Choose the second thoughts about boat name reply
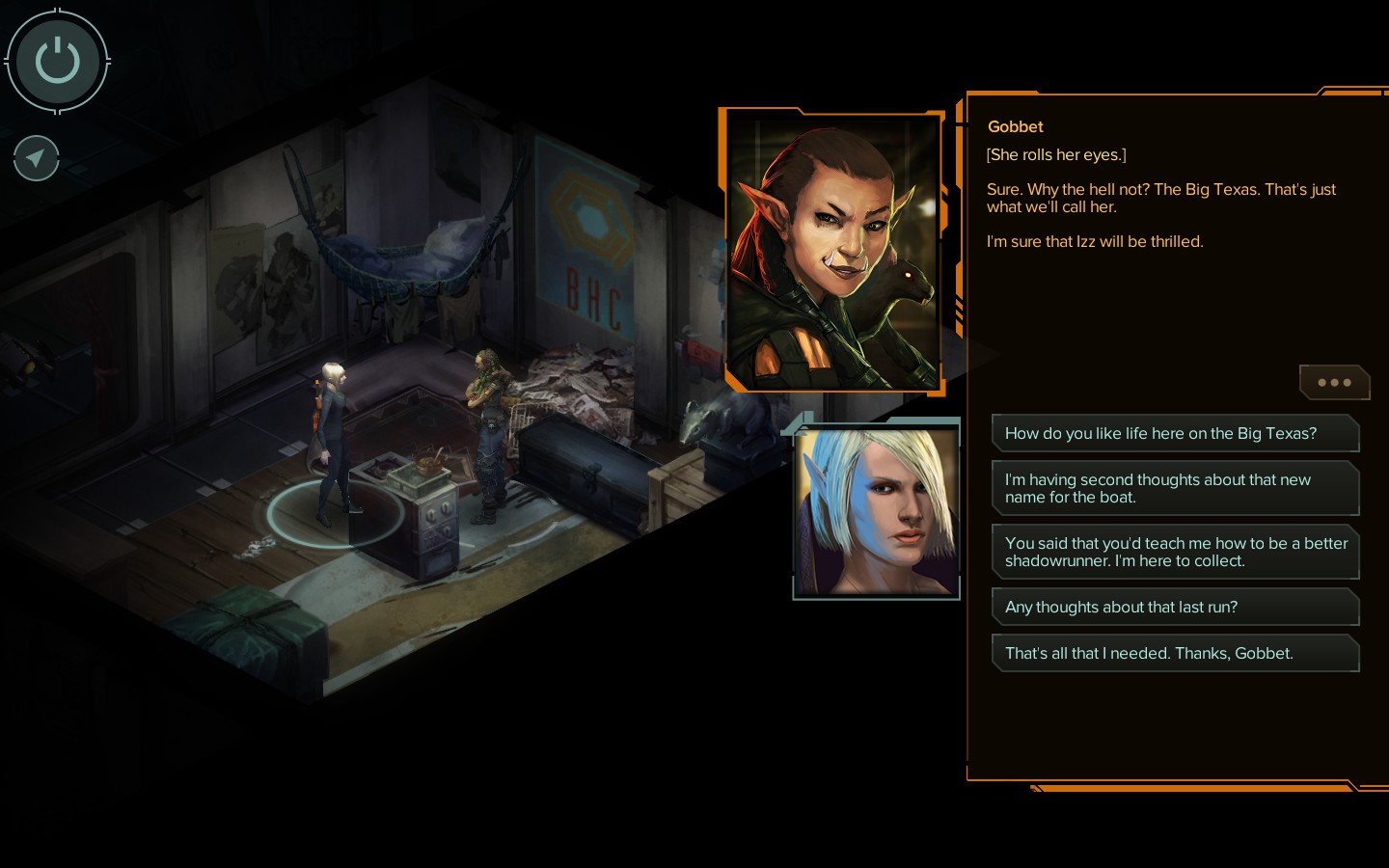 pyautogui.click(x=1174, y=488)
